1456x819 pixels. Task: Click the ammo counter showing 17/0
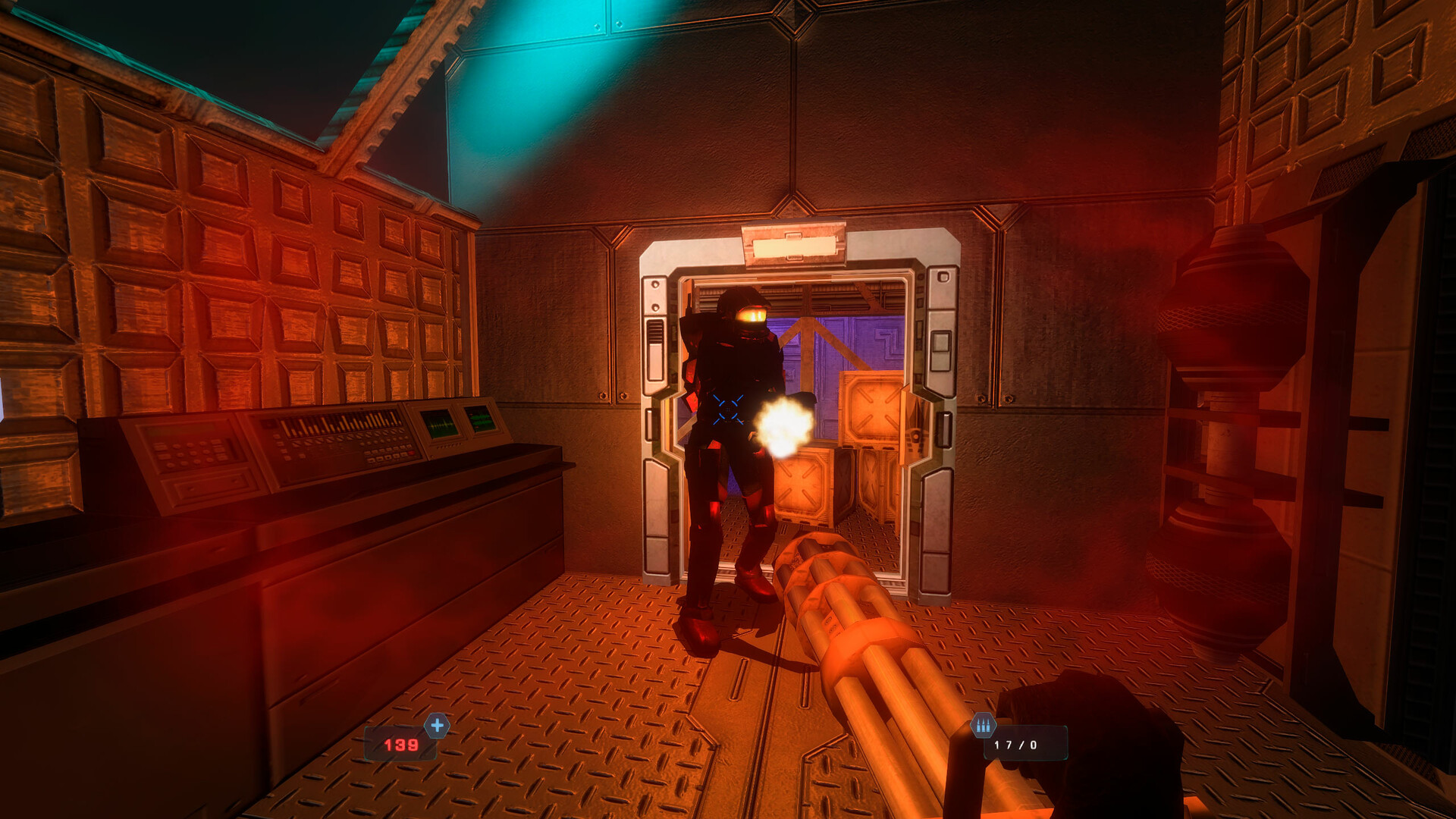[x=1016, y=743]
